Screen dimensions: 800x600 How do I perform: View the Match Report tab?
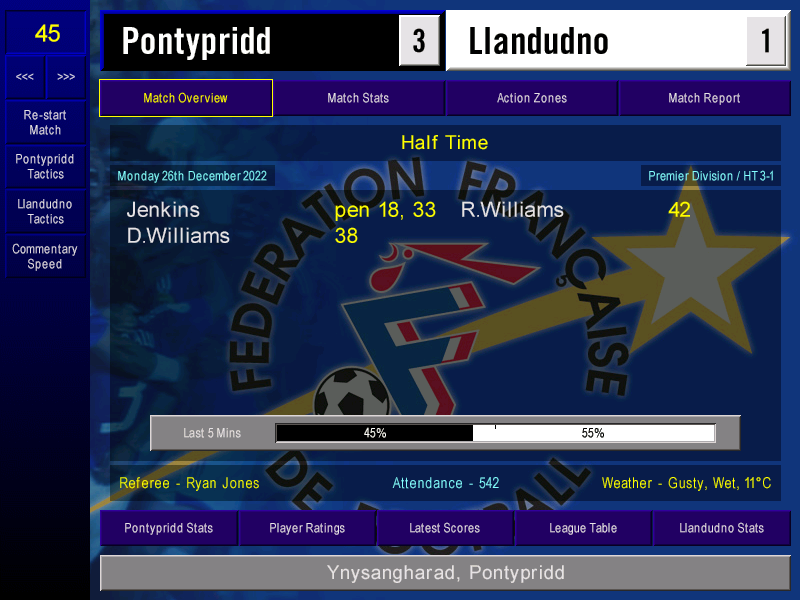[x=704, y=98]
